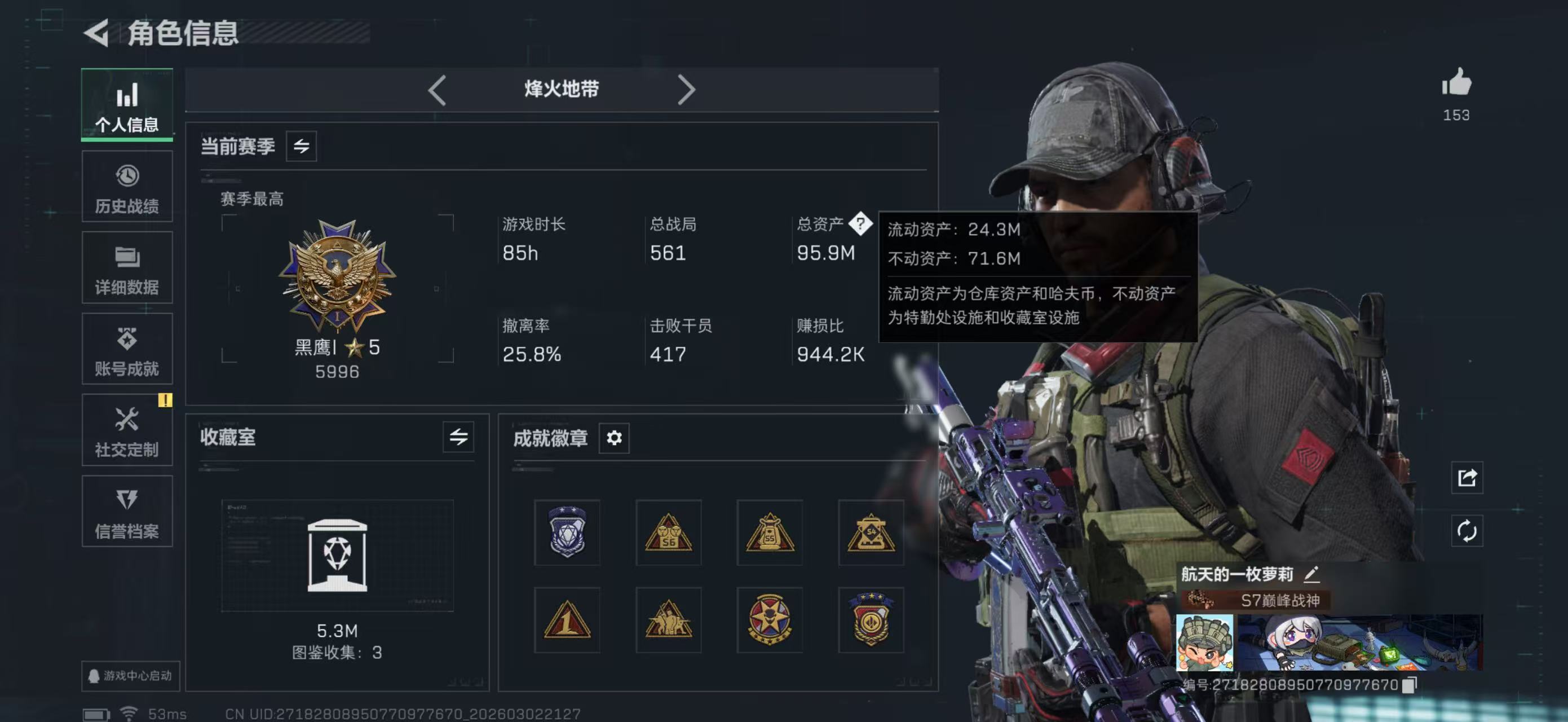Screen dimensions: 1568x722
Task: Click the 总资产 question mark help icon
Action: pos(862,224)
